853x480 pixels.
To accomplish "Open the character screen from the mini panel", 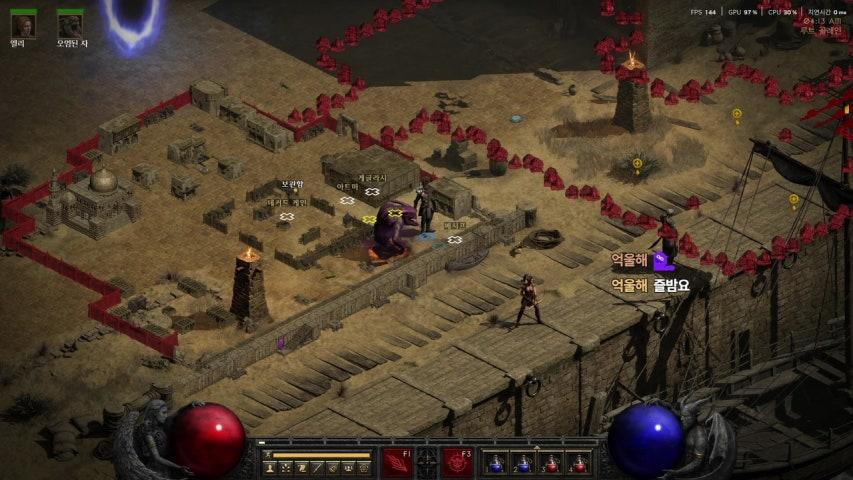I will (270, 468).
